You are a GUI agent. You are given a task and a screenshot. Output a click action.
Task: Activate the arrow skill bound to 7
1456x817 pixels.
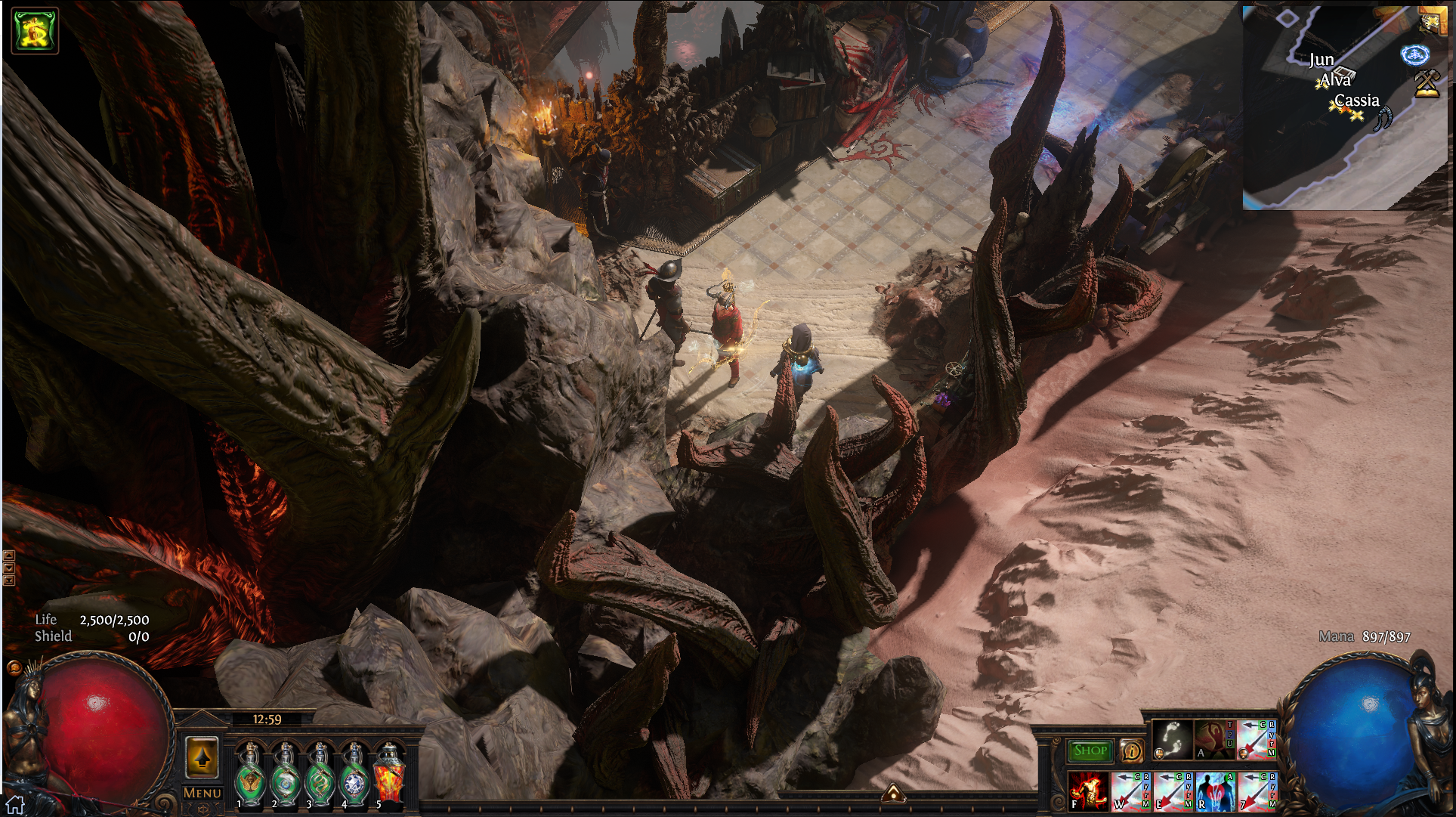coord(1257,791)
